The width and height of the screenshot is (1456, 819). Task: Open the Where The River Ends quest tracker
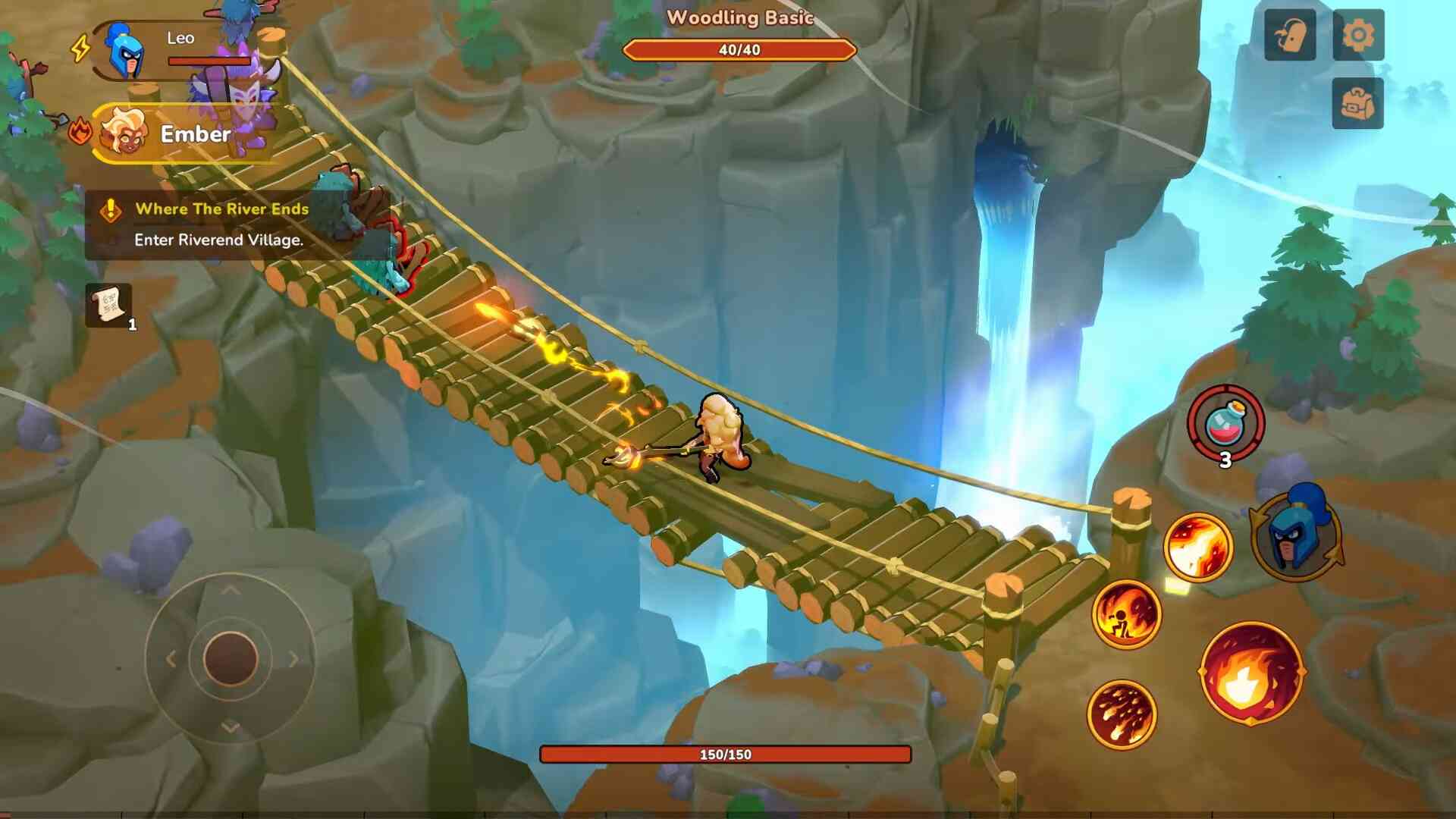(221, 224)
